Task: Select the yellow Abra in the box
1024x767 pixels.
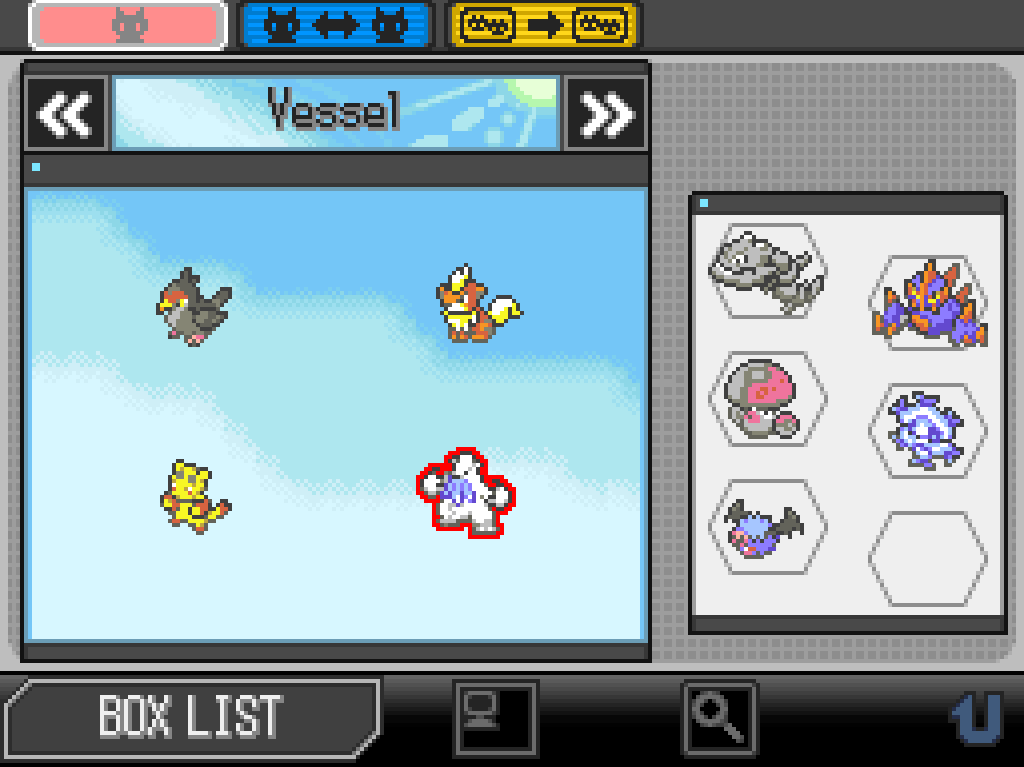Action: 195,496
